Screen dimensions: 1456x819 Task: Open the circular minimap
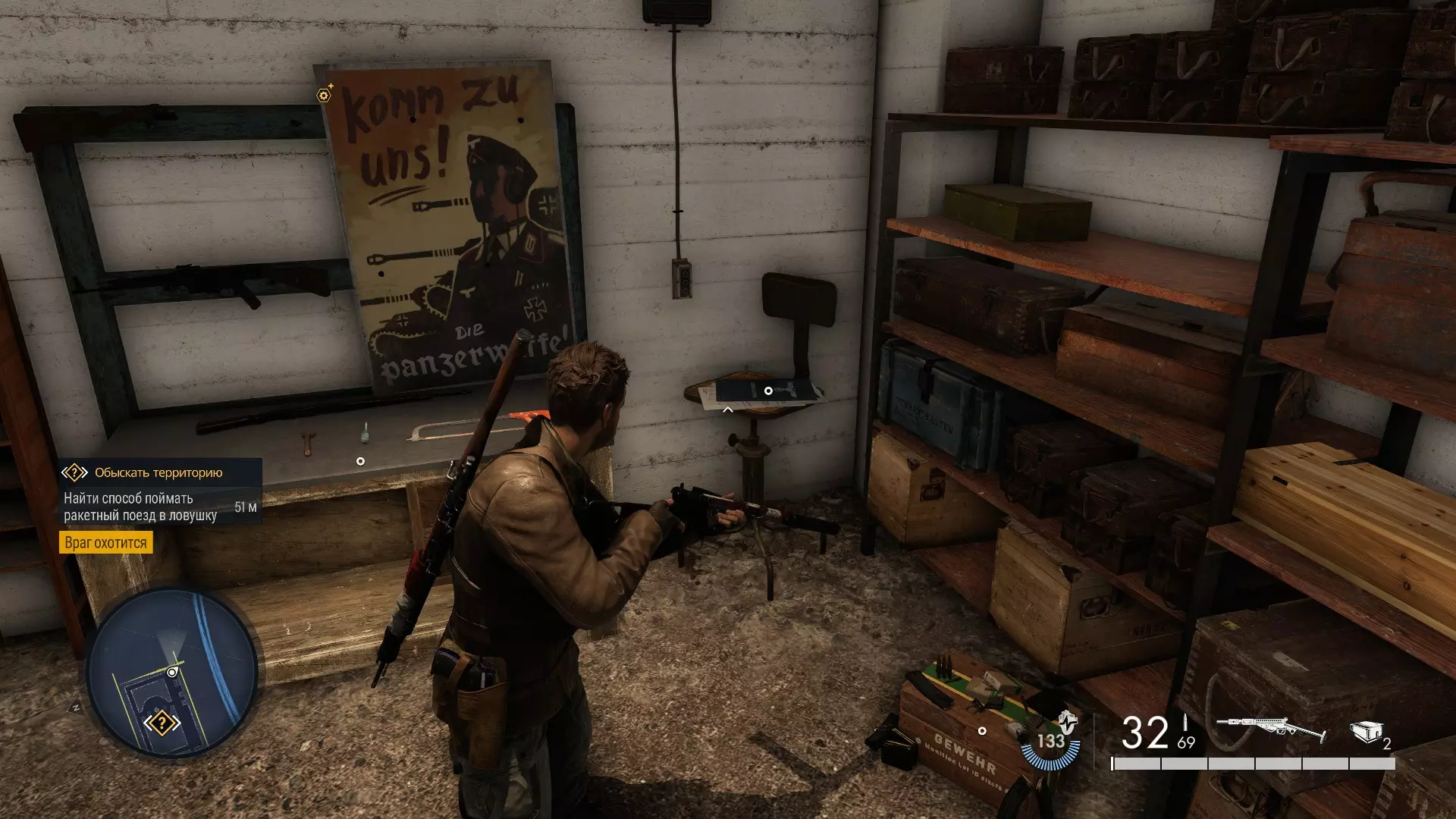[172, 672]
